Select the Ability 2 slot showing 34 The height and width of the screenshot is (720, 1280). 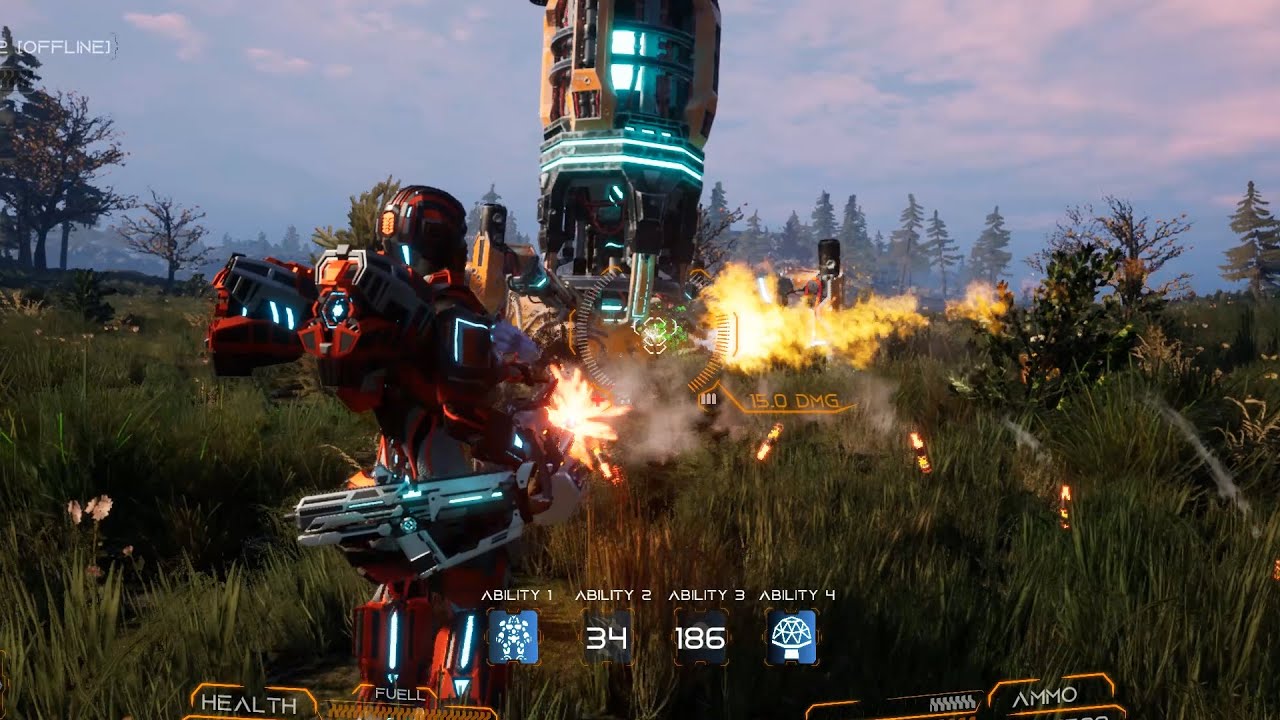[x=607, y=637]
